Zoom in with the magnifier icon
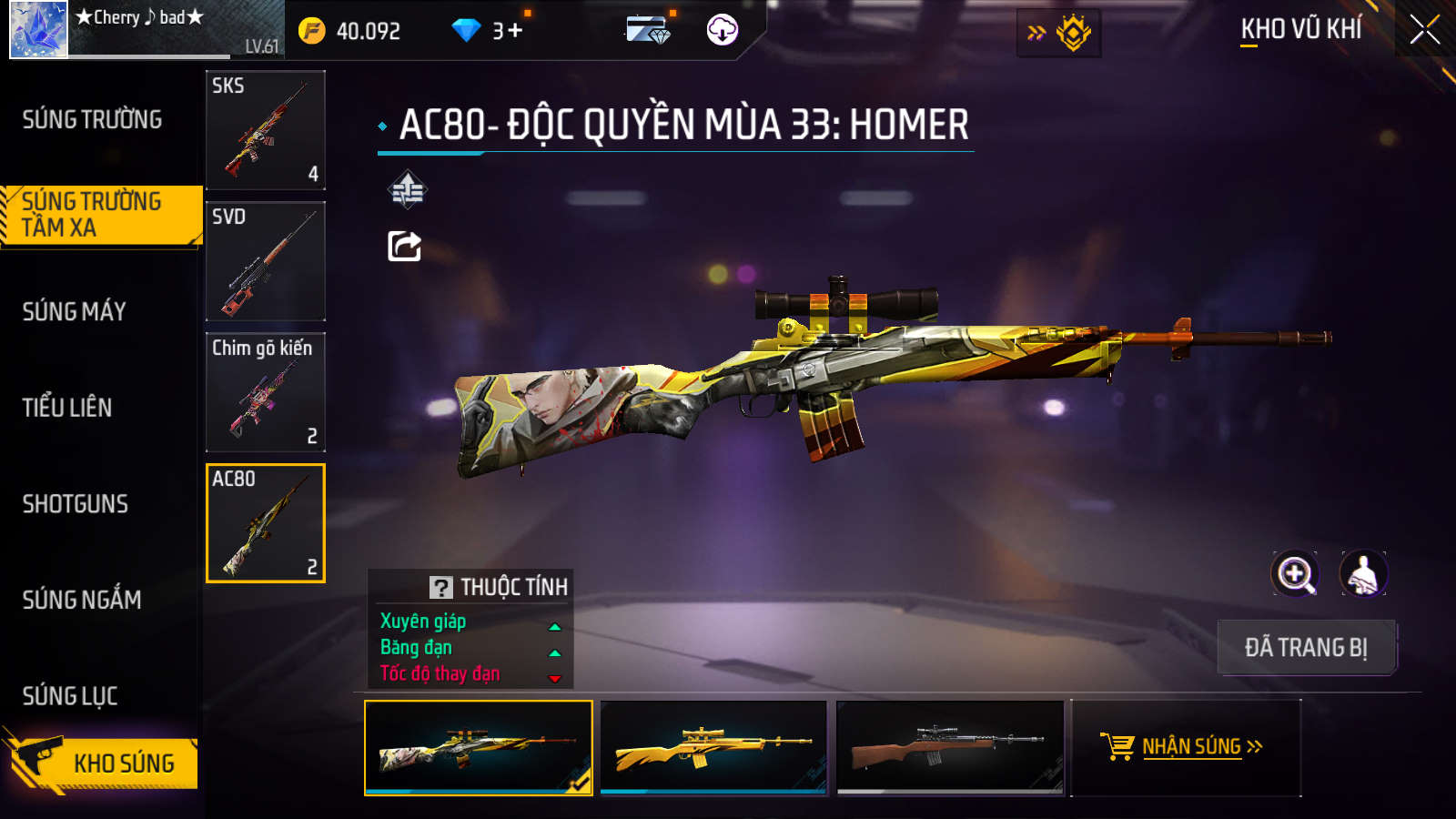Image resolution: width=1456 pixels, height=819 pixels. coord(1295,574)
